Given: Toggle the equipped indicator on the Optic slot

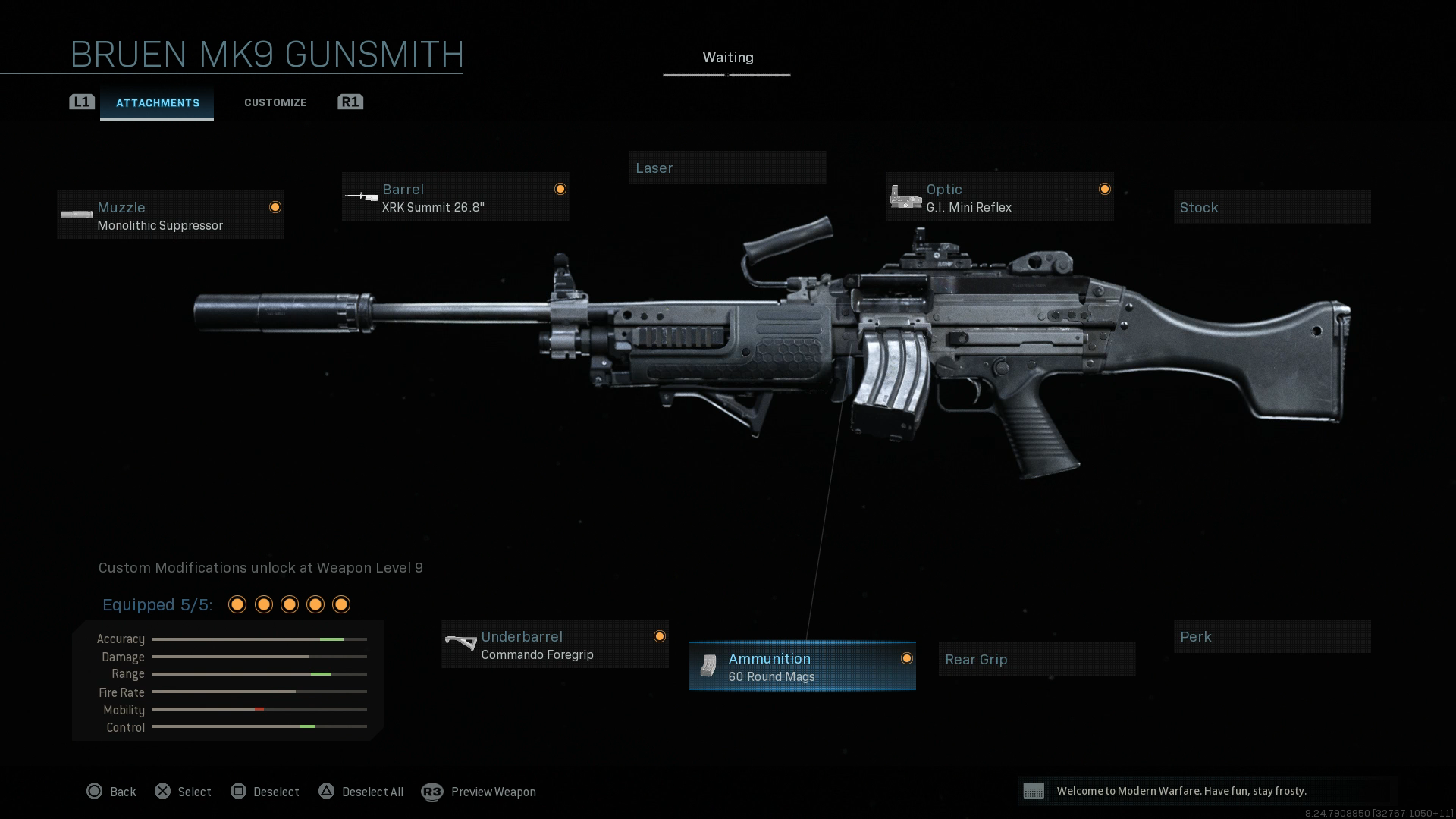Looking at the screenshot, I should (1104, 189).
